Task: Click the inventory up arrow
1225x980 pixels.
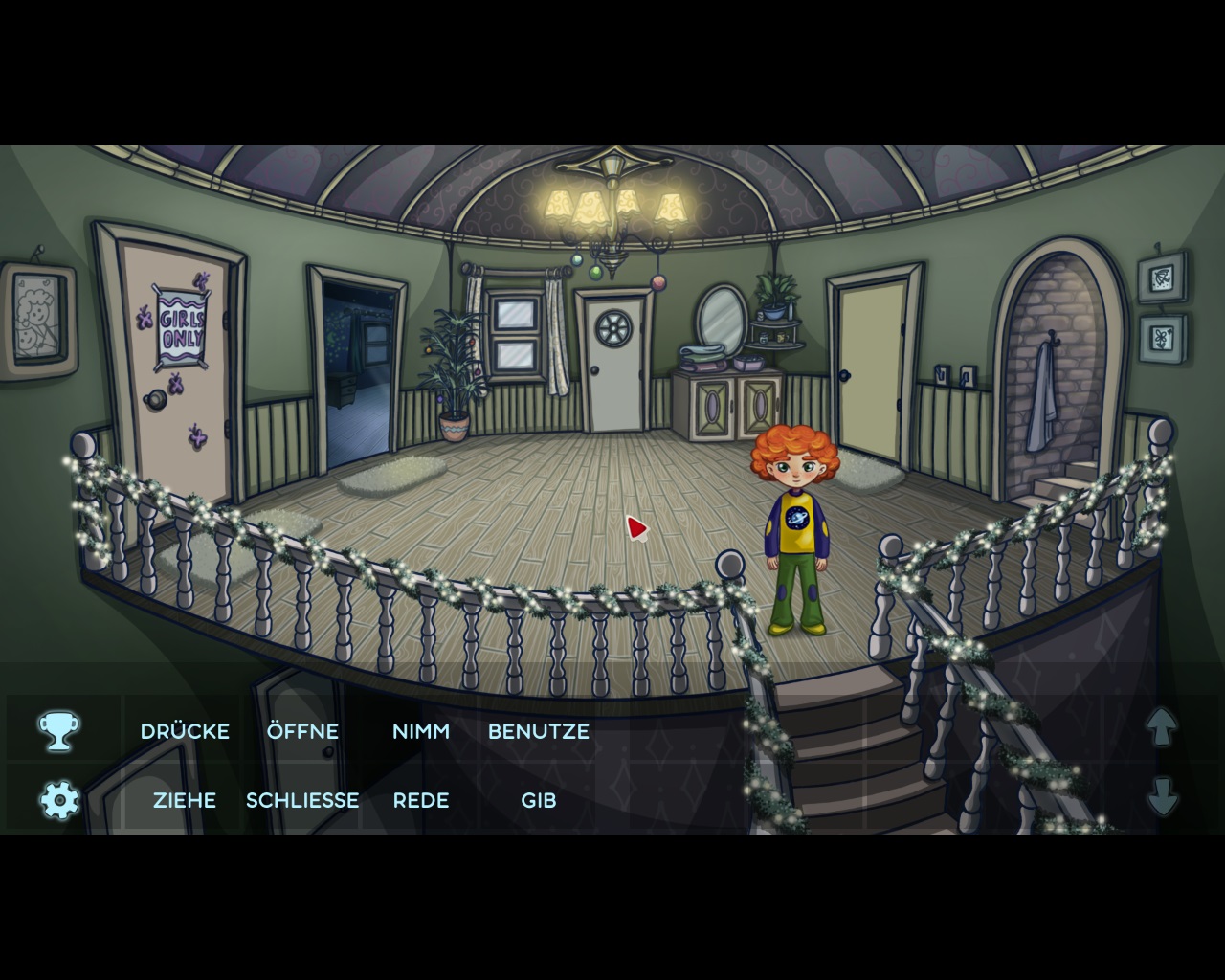Action: 1162,726
